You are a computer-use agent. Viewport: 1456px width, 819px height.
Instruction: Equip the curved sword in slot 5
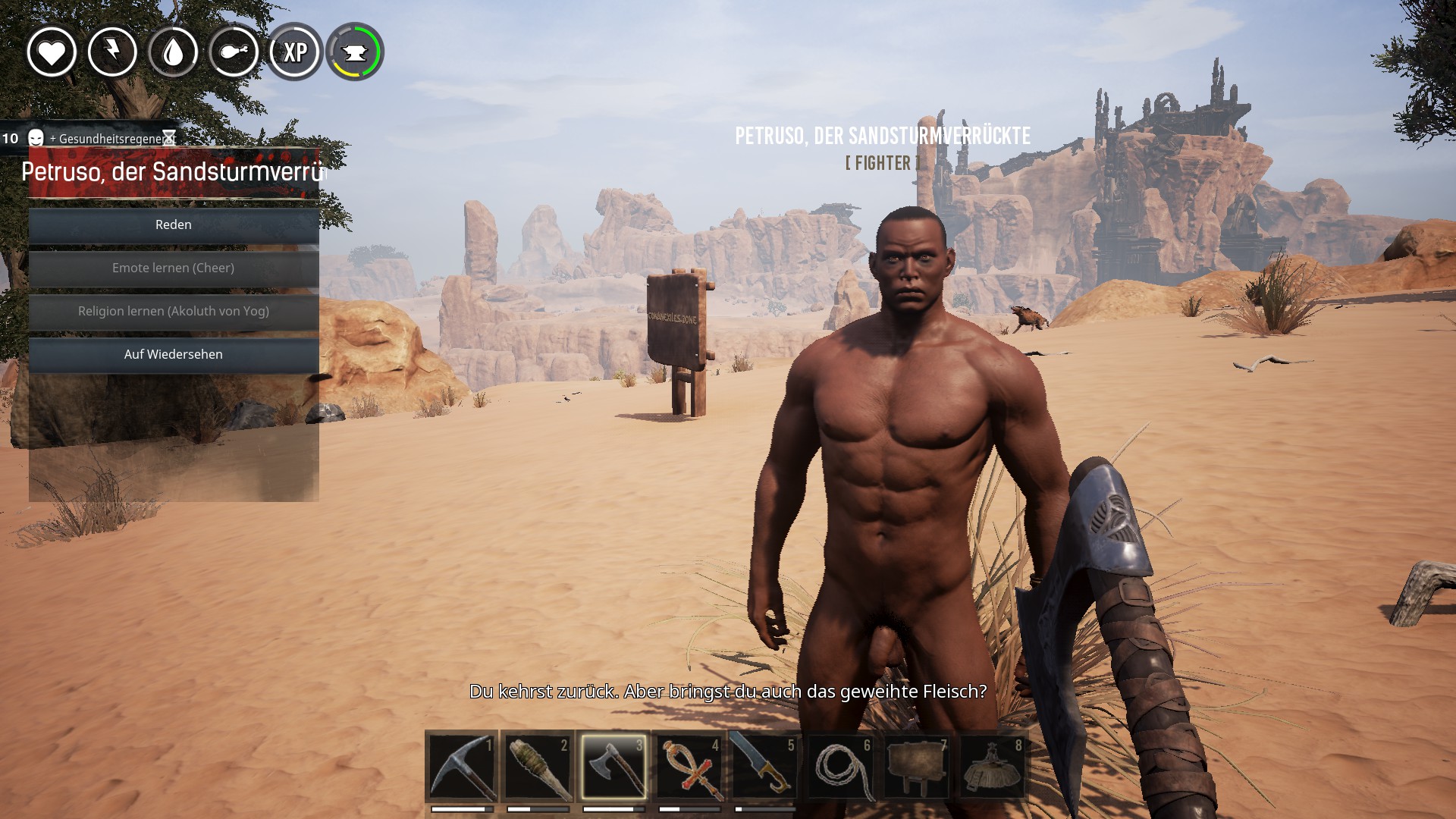point(765,767)
